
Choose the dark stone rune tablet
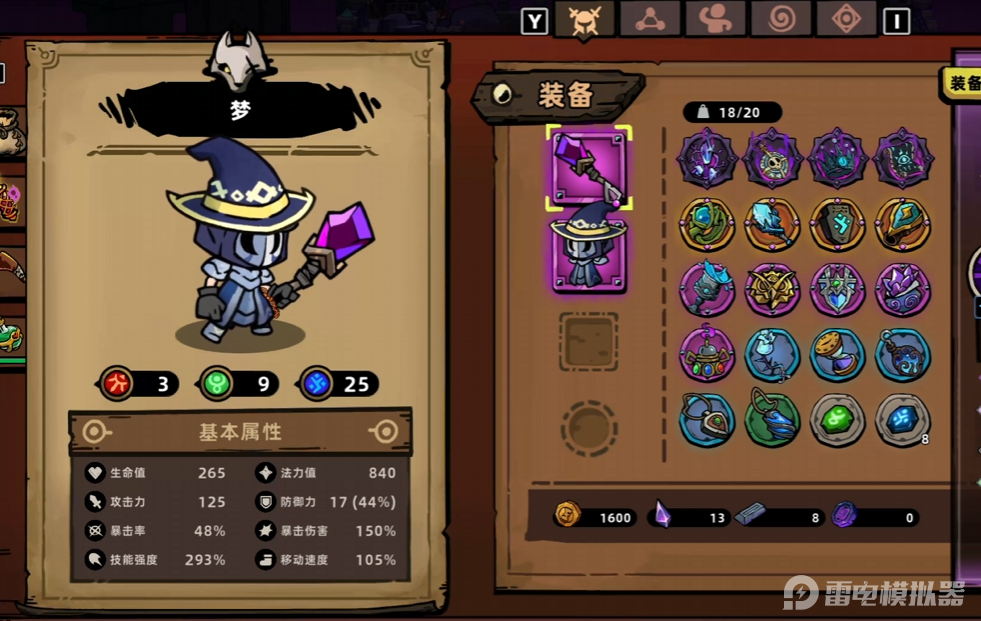(838, 224)
